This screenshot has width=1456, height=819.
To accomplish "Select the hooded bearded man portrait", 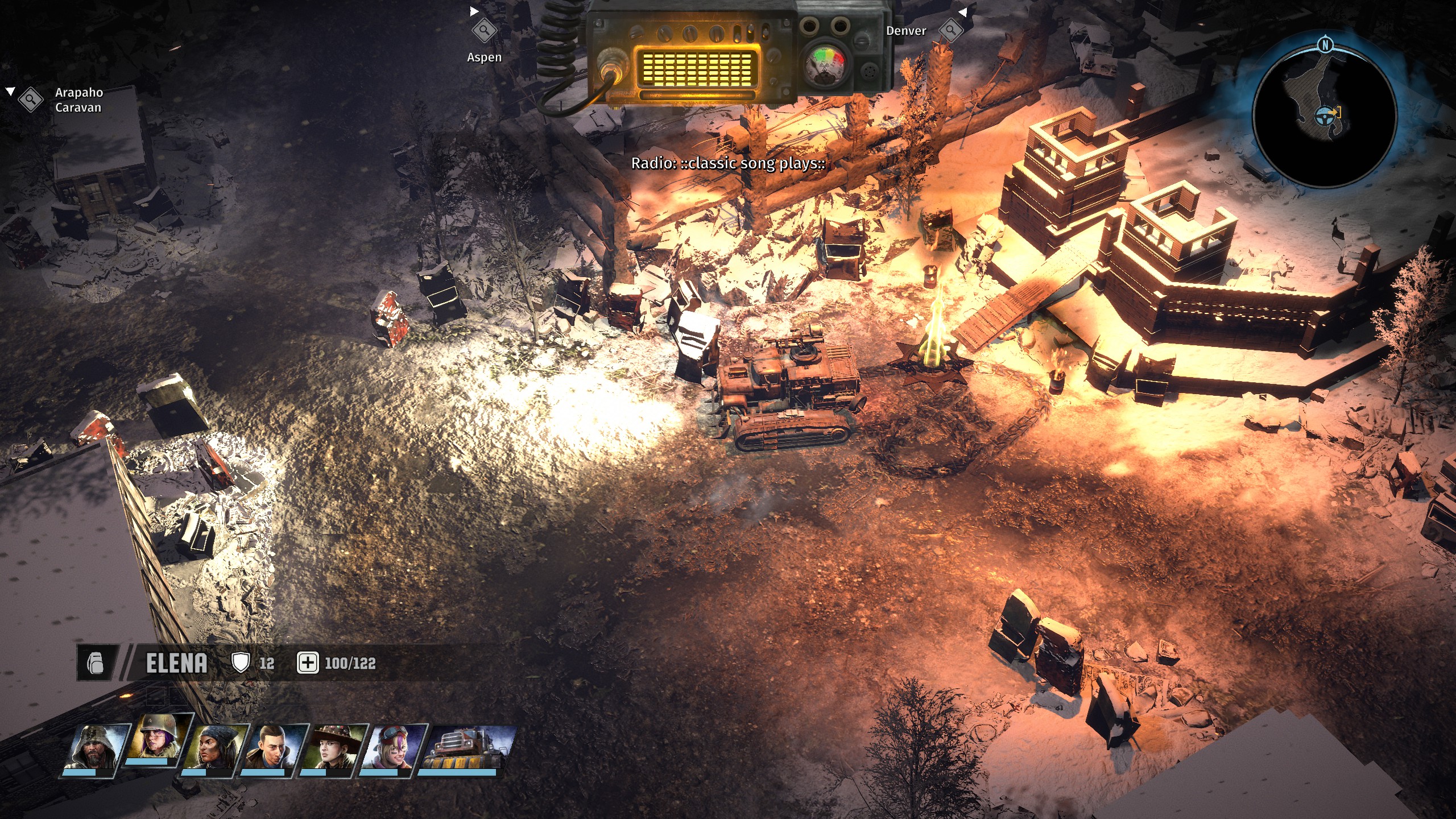I will click(x=92, y=747).
